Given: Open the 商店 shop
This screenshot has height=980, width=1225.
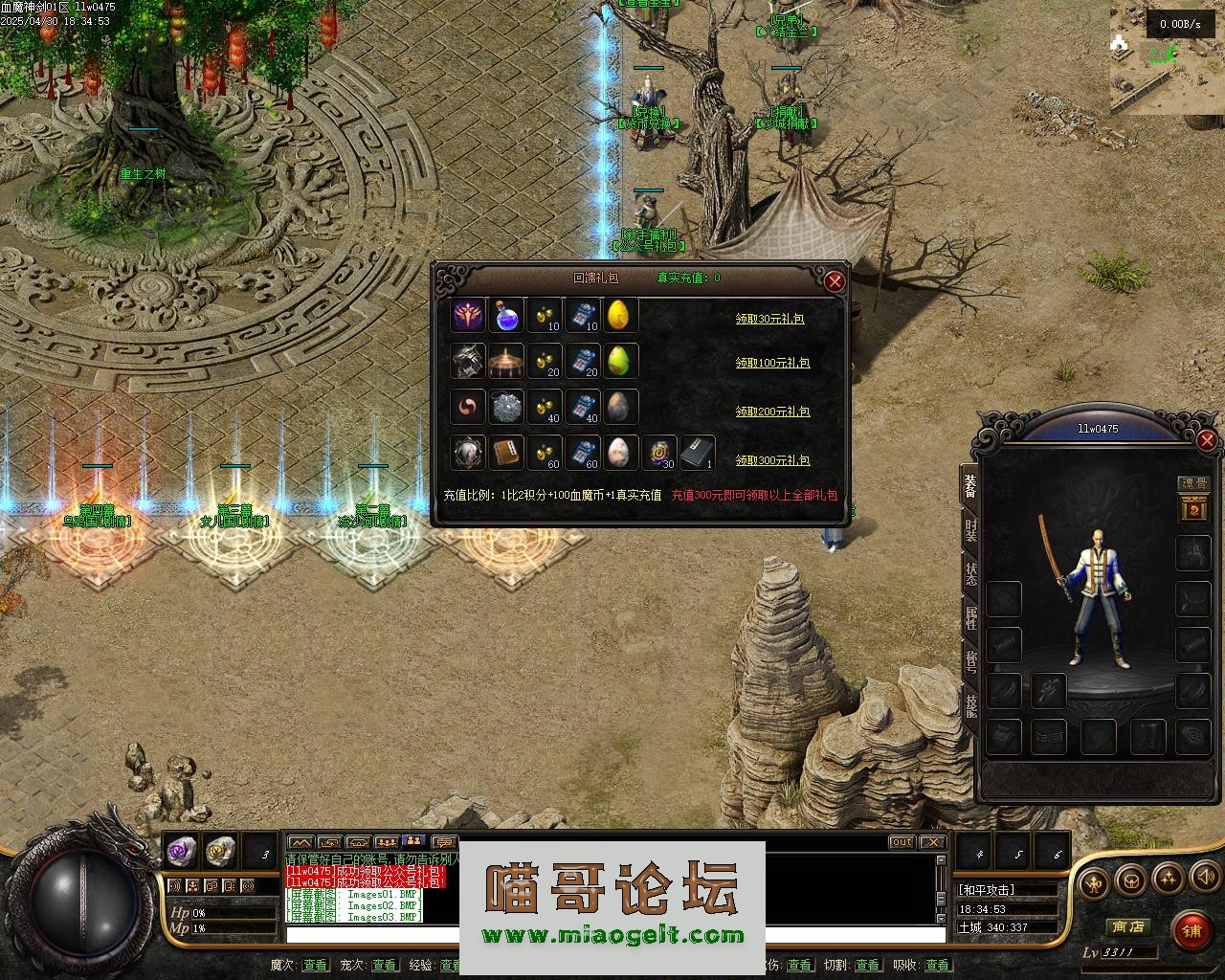Looking at the screenshot, I should [x=1126, y=926].
